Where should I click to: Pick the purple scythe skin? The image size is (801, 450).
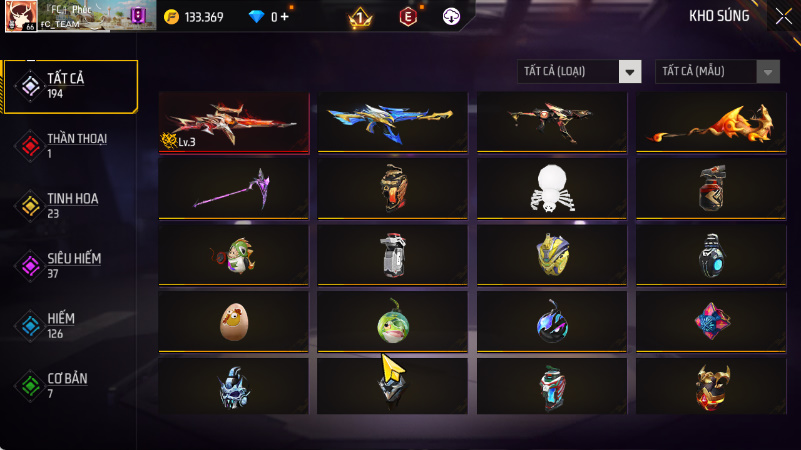pyautogui.click(x=234, y=187)
